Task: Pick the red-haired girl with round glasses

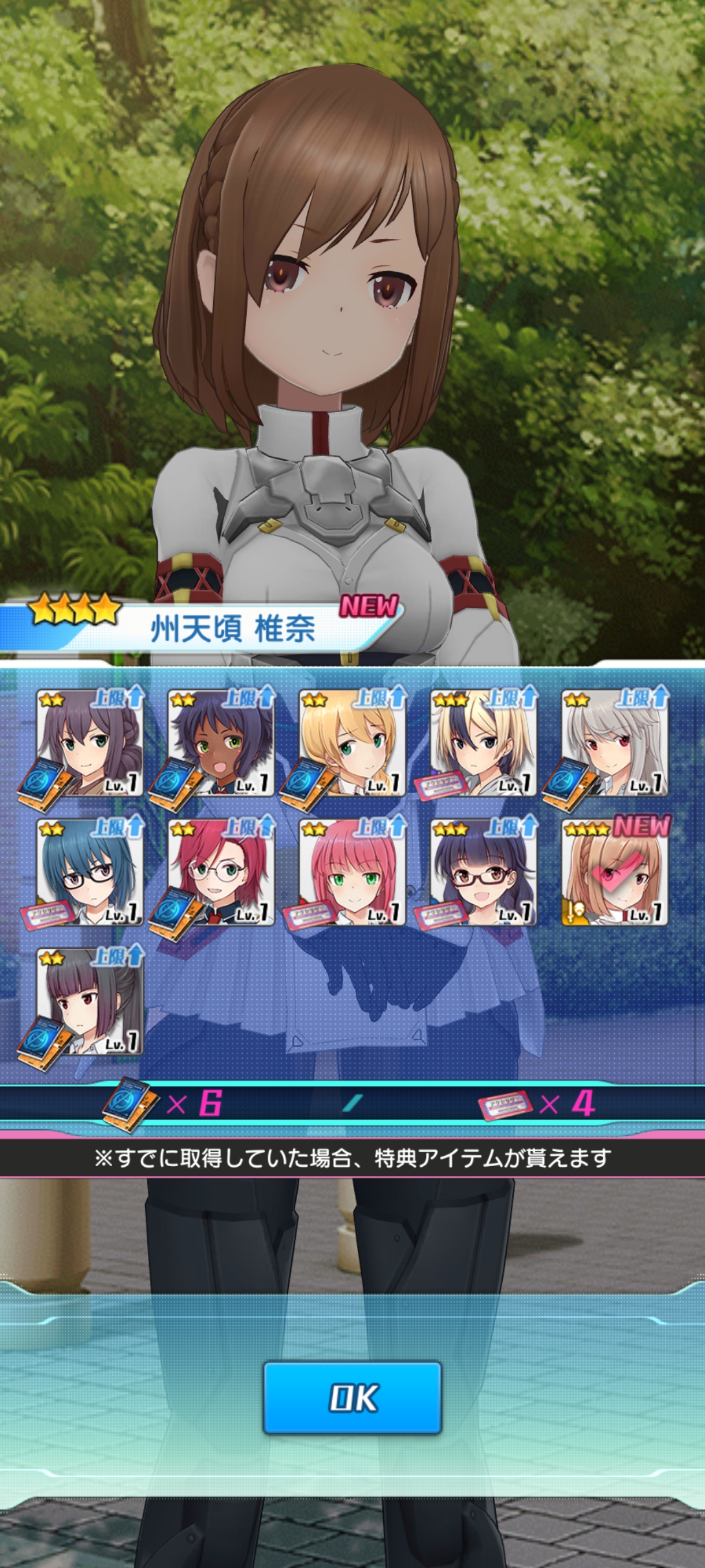Action: point(221,873)
